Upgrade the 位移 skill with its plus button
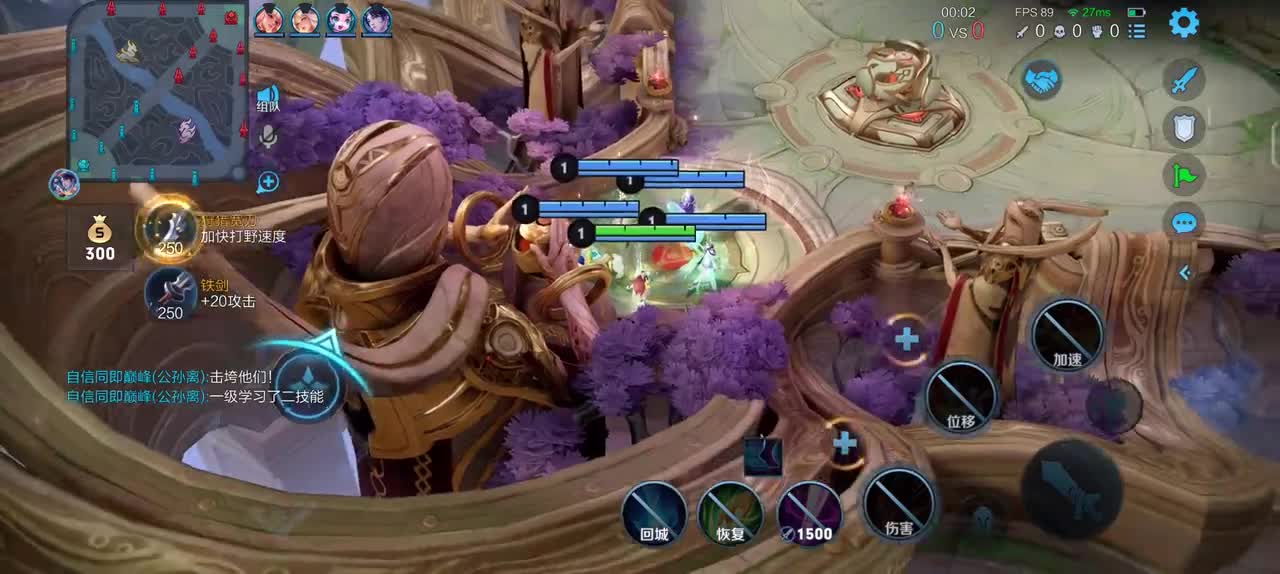This screenshot has height=574, width=1280. pos(906,339)
